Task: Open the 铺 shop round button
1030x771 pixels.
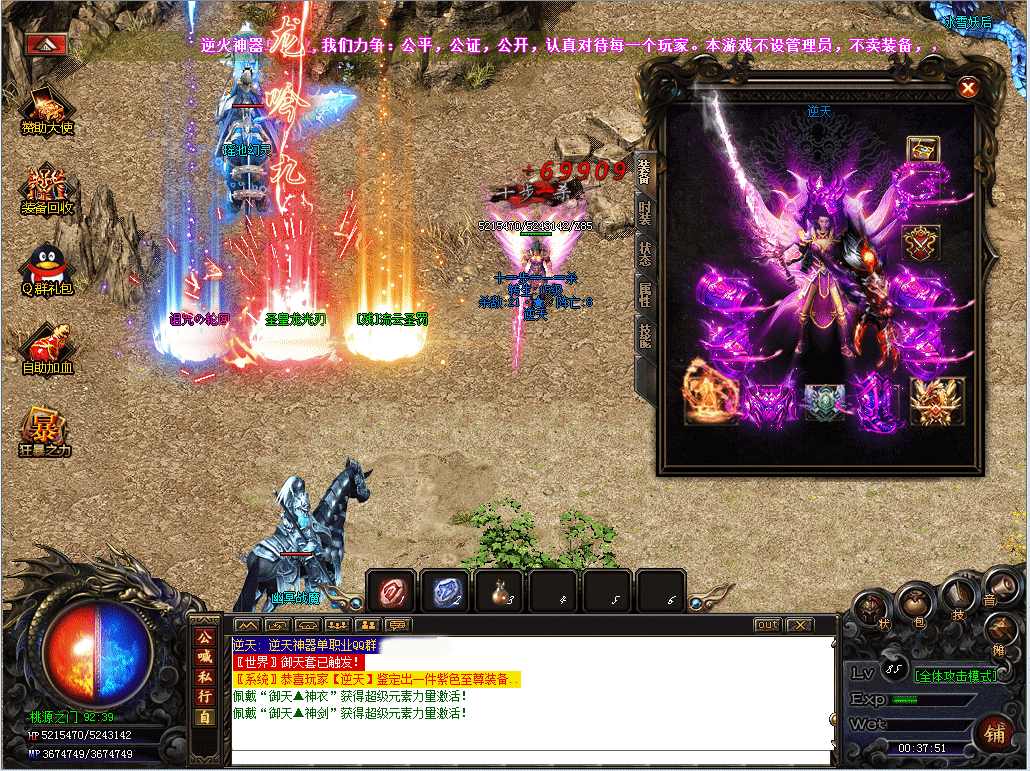Action: [x=993, y=730]
